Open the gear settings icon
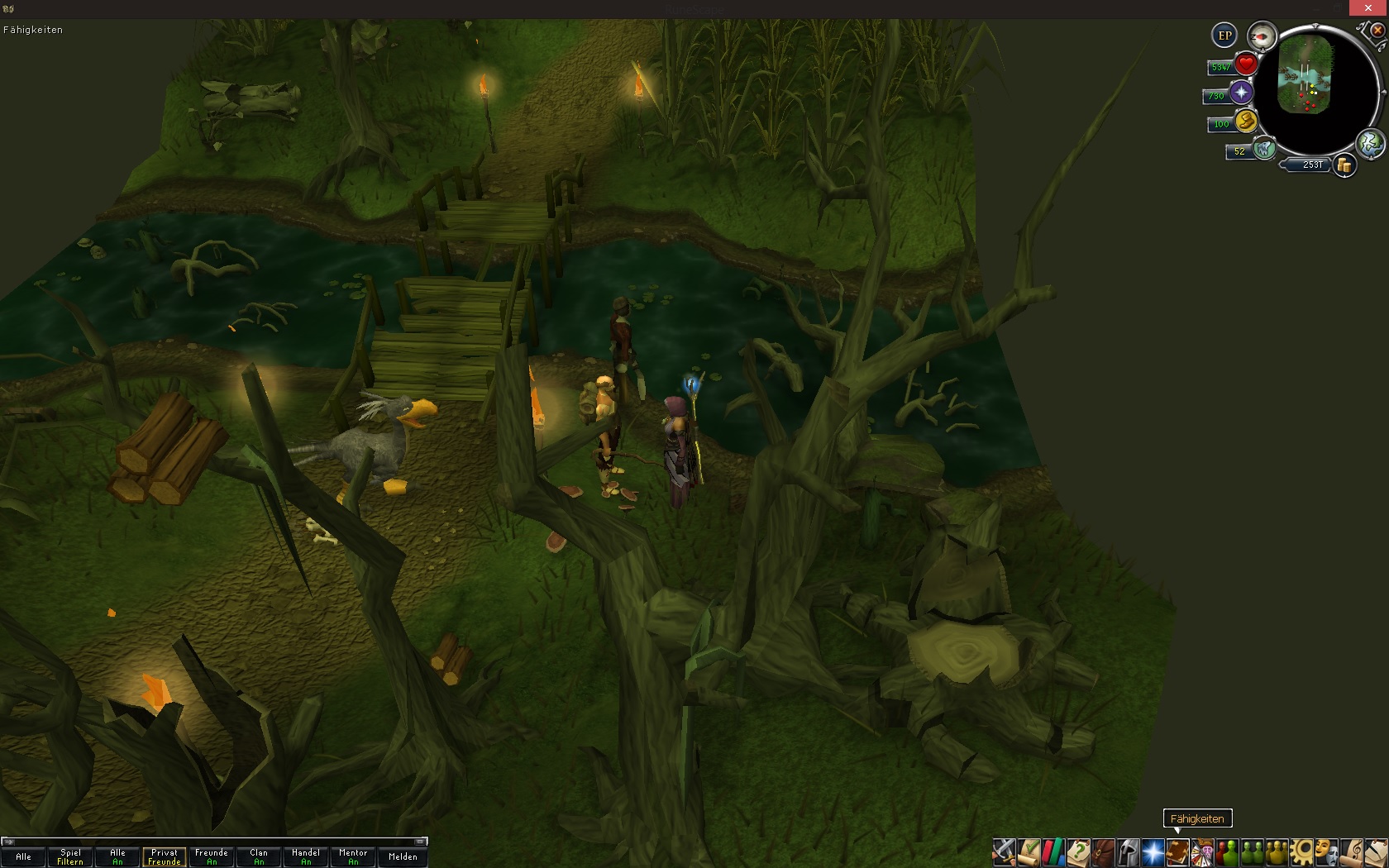Viewport: 1389px width, 868px height. 1301,851
